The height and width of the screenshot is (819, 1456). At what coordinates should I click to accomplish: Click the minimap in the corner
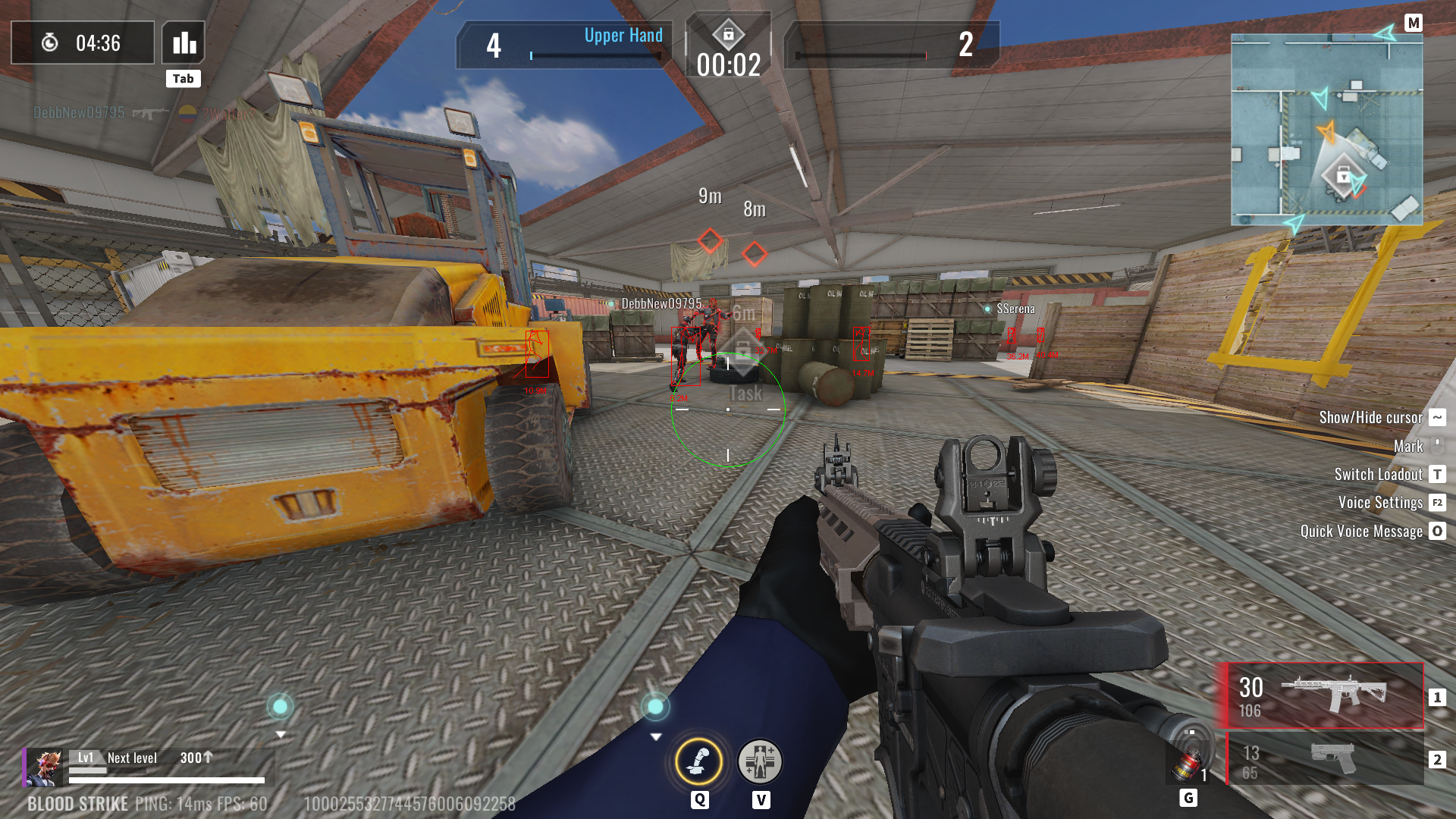click(1326, 129)
